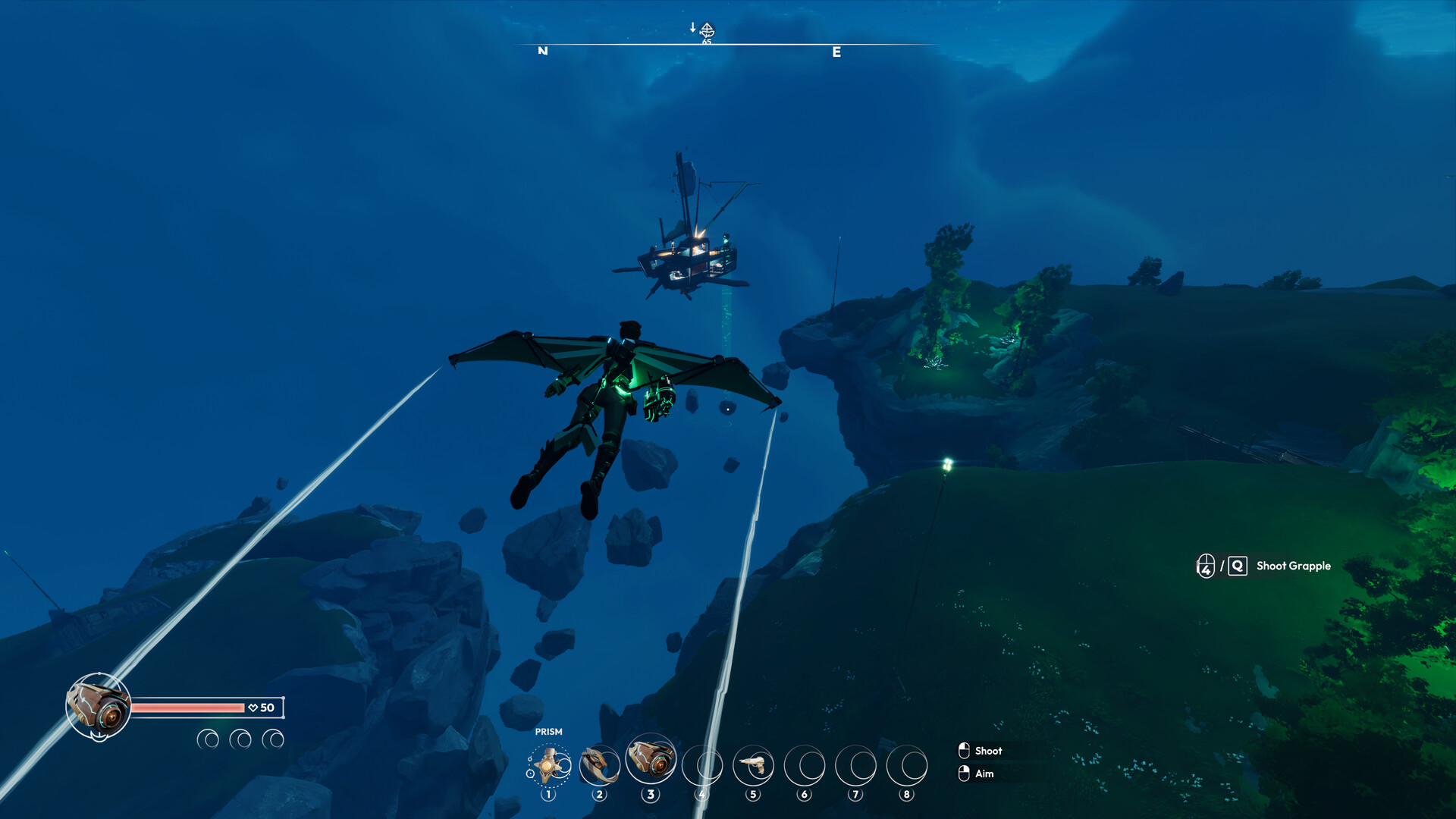Image resolution: width=1456 pixels, height=819 pixels.
Task: Click the right mouse icon next to Aim
Action: [963, 773]
